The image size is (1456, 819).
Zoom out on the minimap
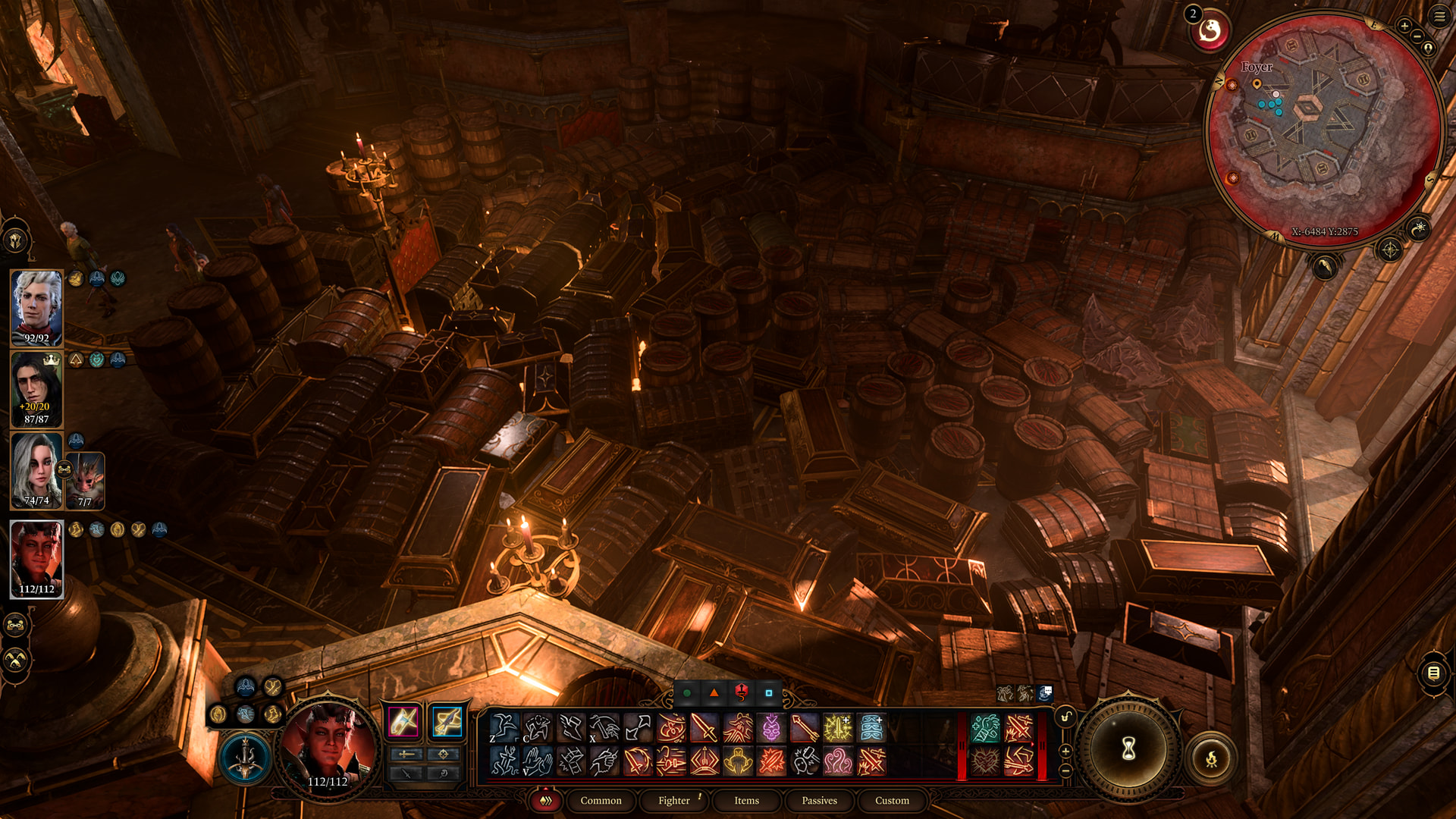point(1417,36)
